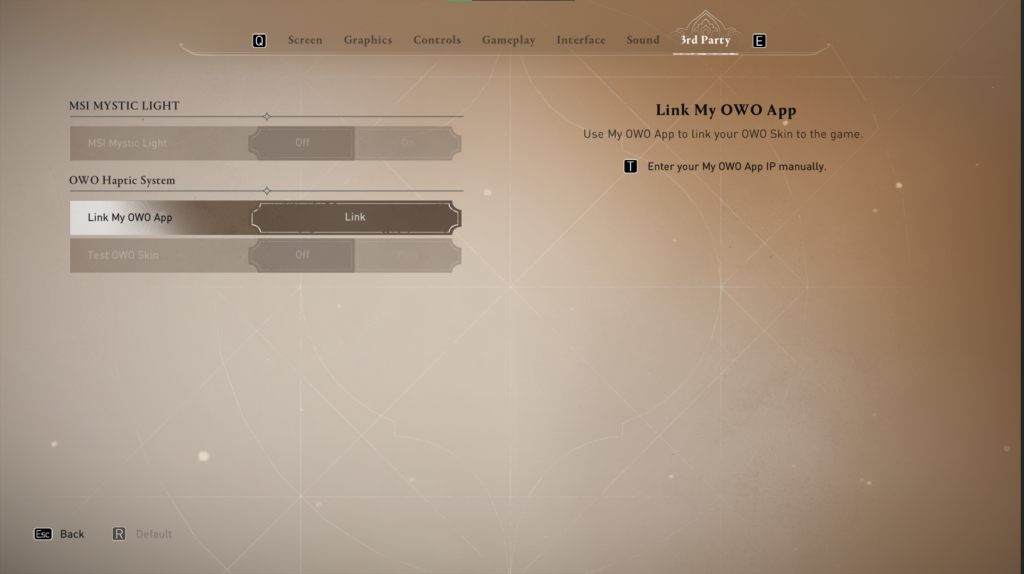The height and width of the screenshot is (574, 1024).
Task: Set MSI Mystic Light to Off
Action: [x=302, y=143]
